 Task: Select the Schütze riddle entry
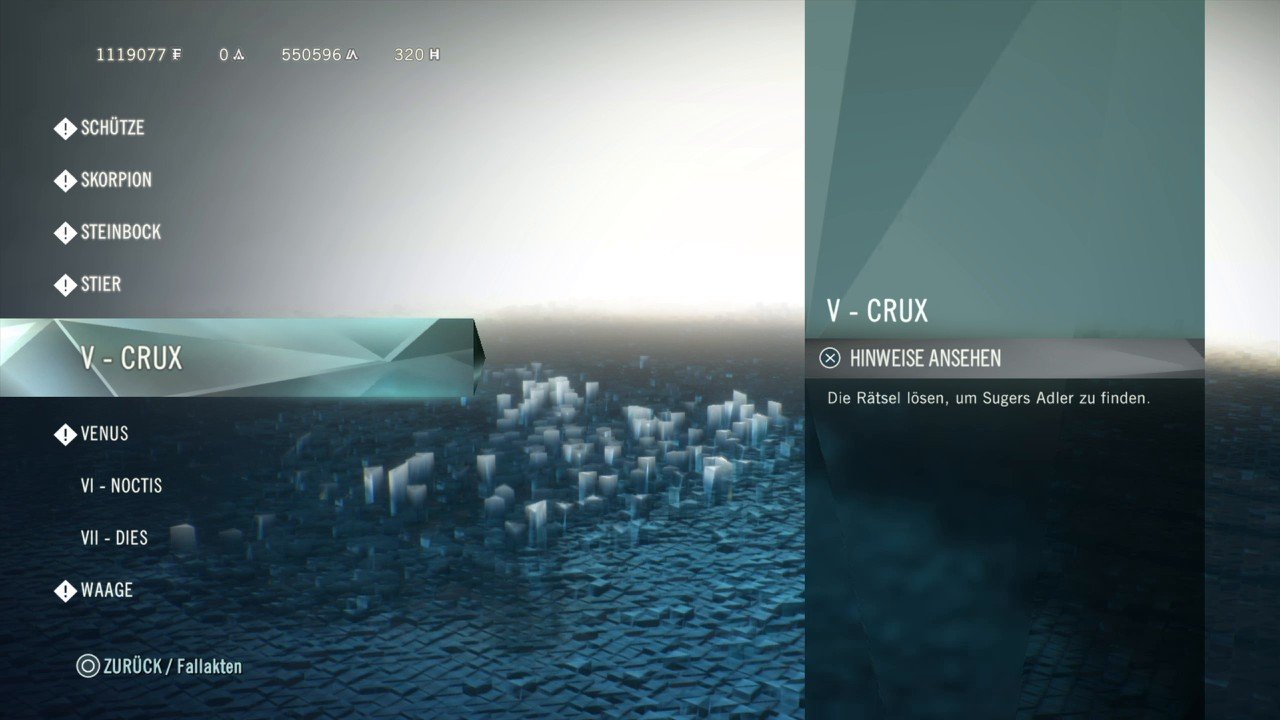coord(112,128)
